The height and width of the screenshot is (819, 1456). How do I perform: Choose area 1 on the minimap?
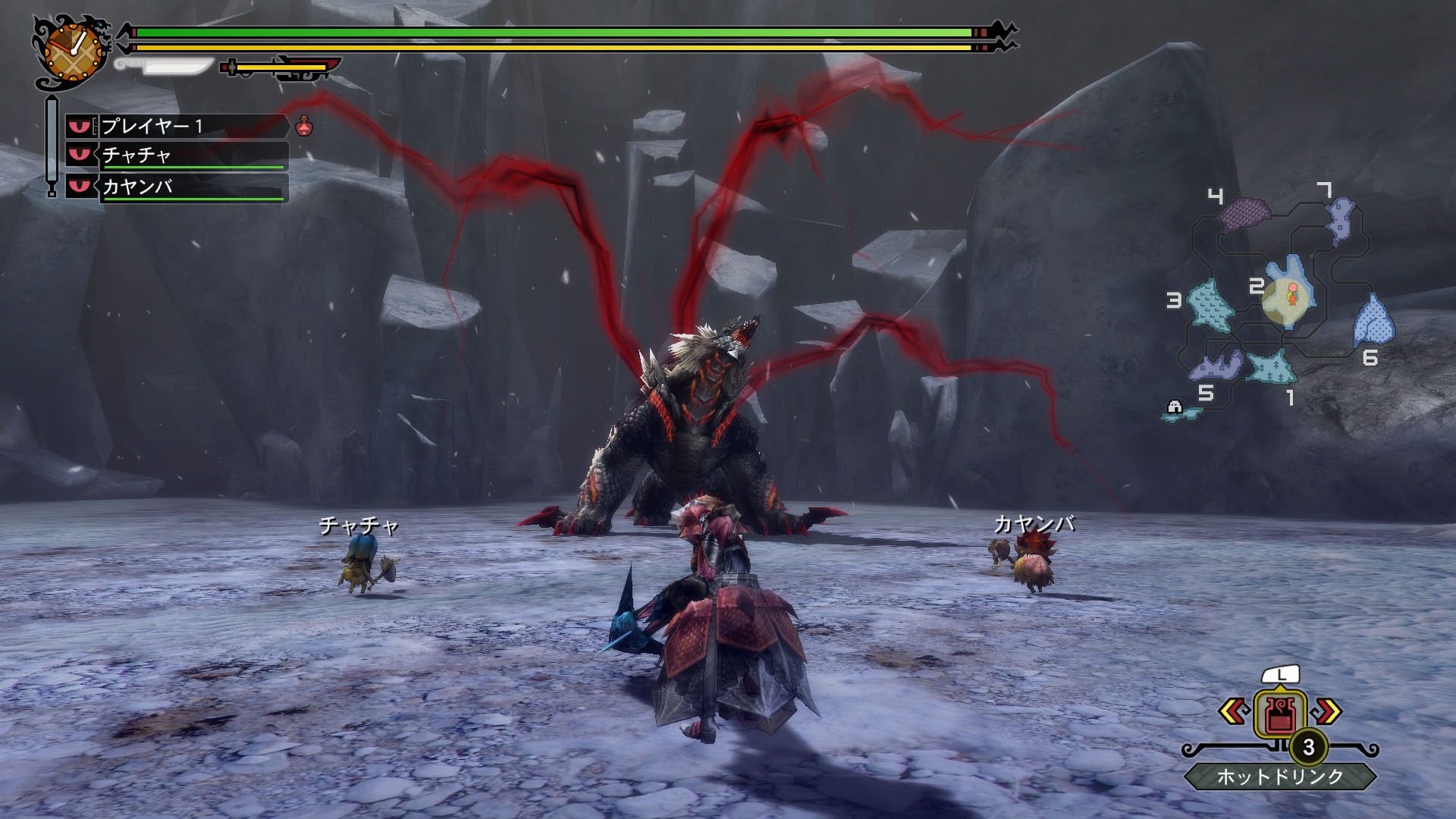pyautogui.click(x=1271, y=368)
